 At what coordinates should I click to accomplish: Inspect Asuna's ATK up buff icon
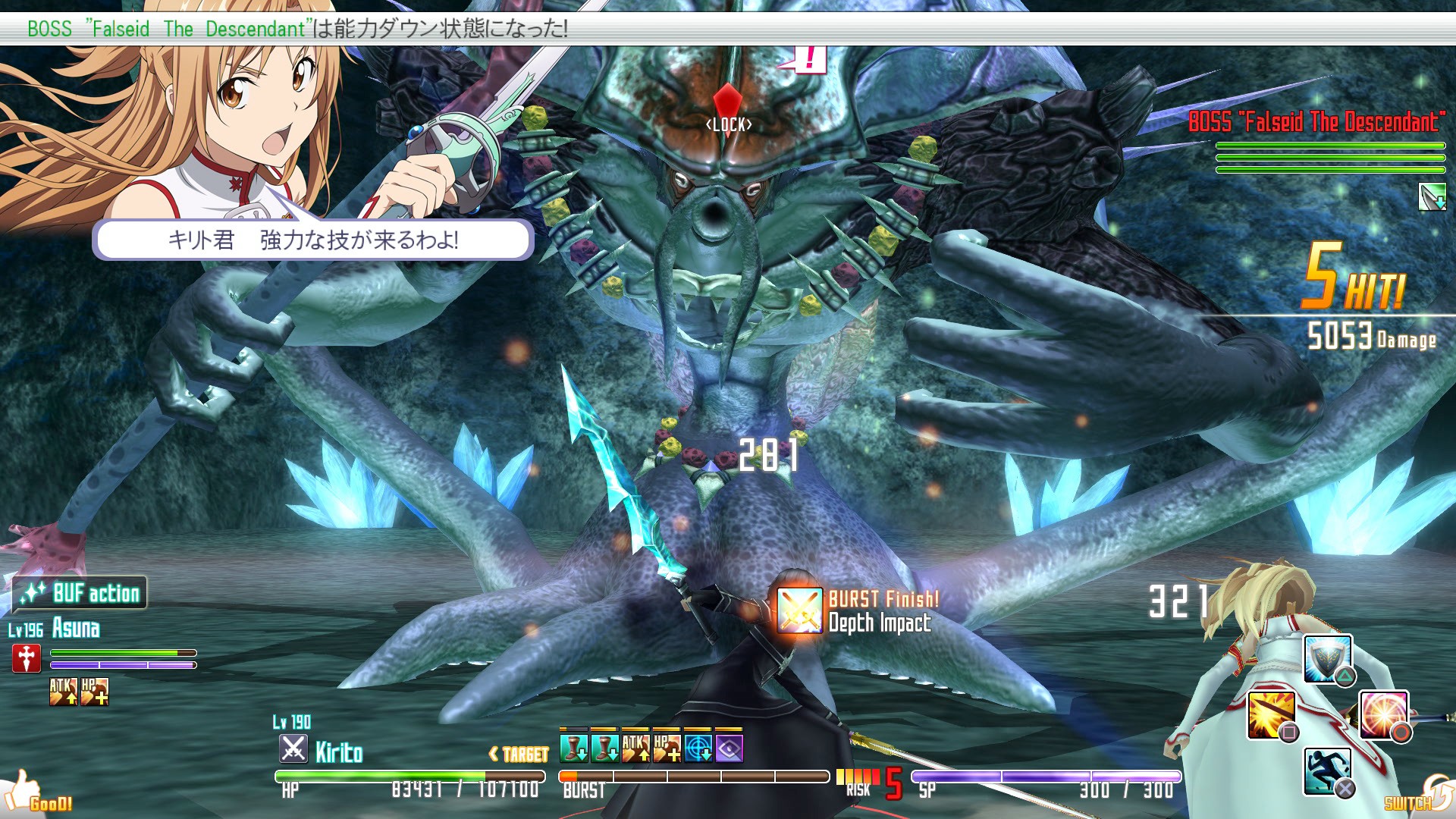point(63,692)
